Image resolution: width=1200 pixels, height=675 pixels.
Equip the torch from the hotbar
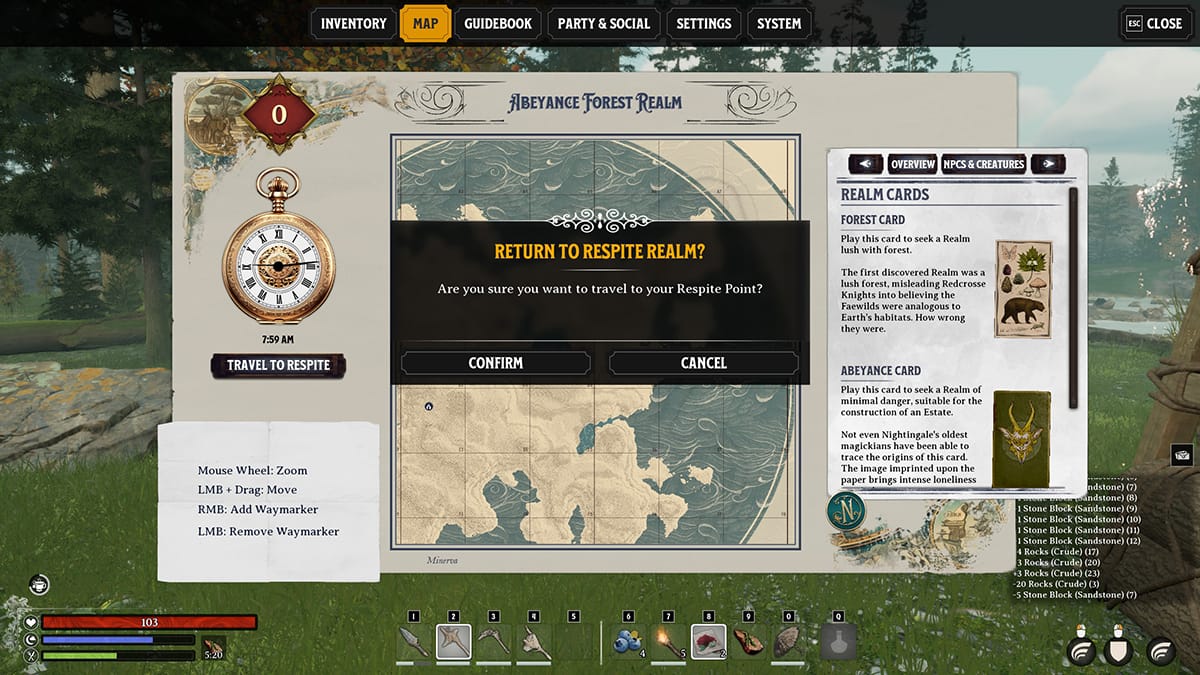668,641
